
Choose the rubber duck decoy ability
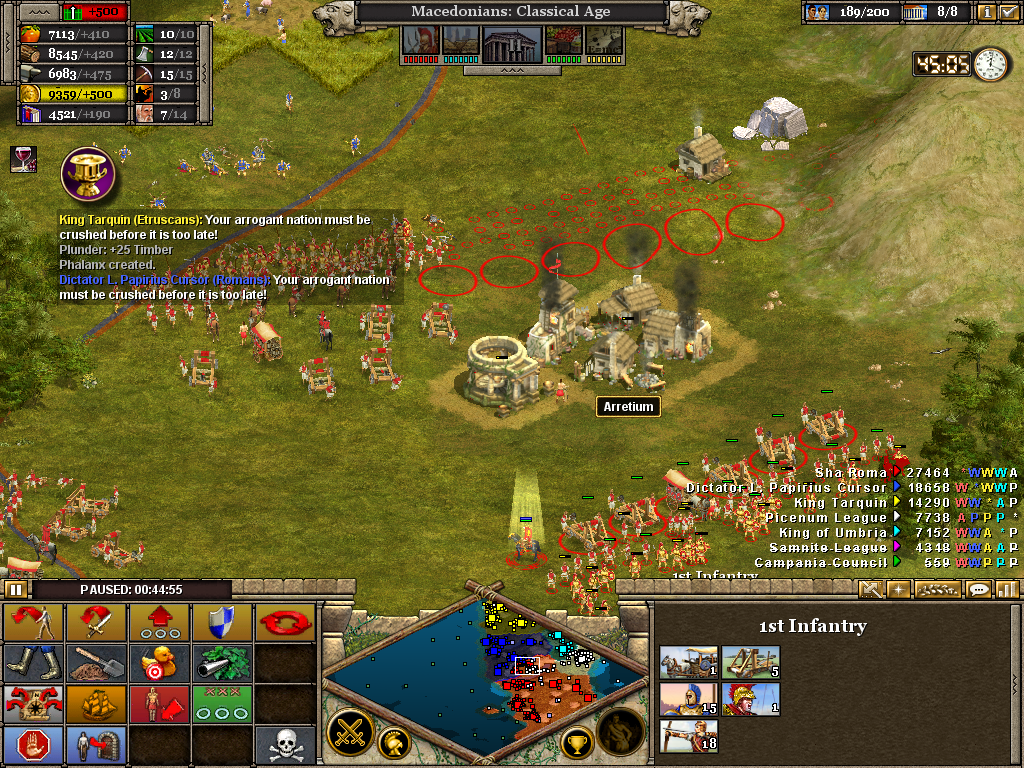159,663
